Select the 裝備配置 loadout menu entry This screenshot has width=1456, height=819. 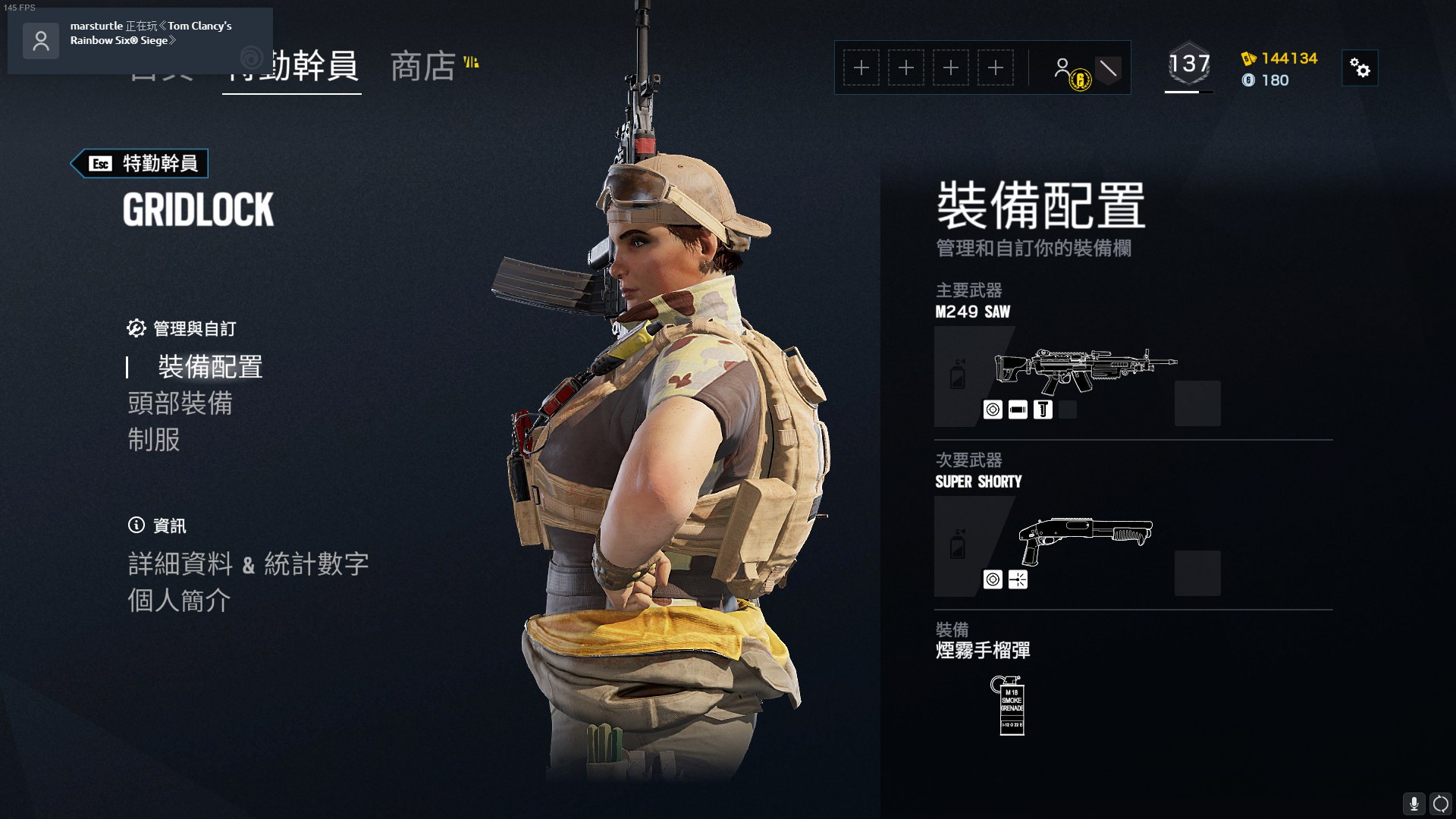210,367
